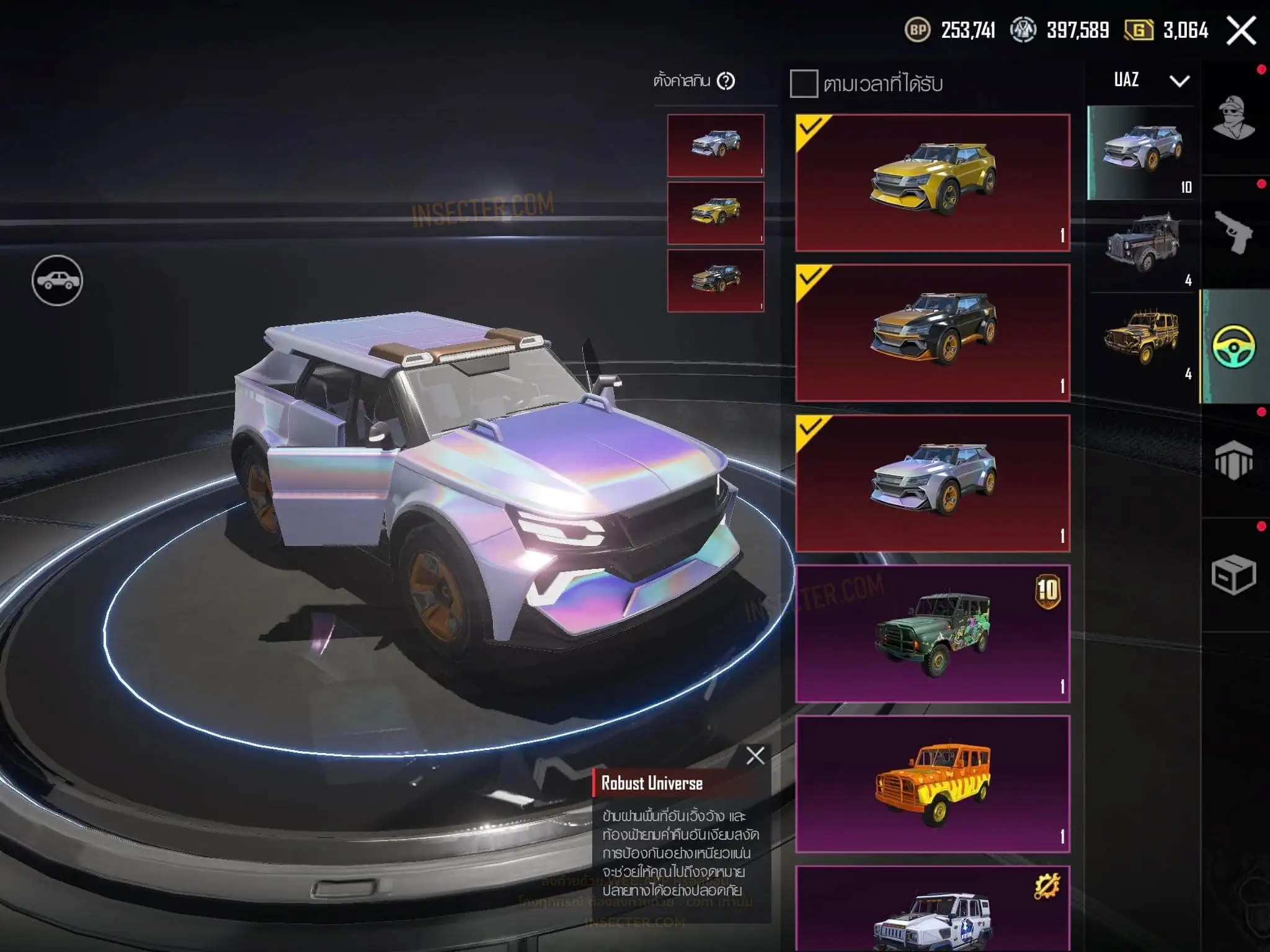
Task: Open the steering wheel vehicles tab
Action: [1233, 347]
